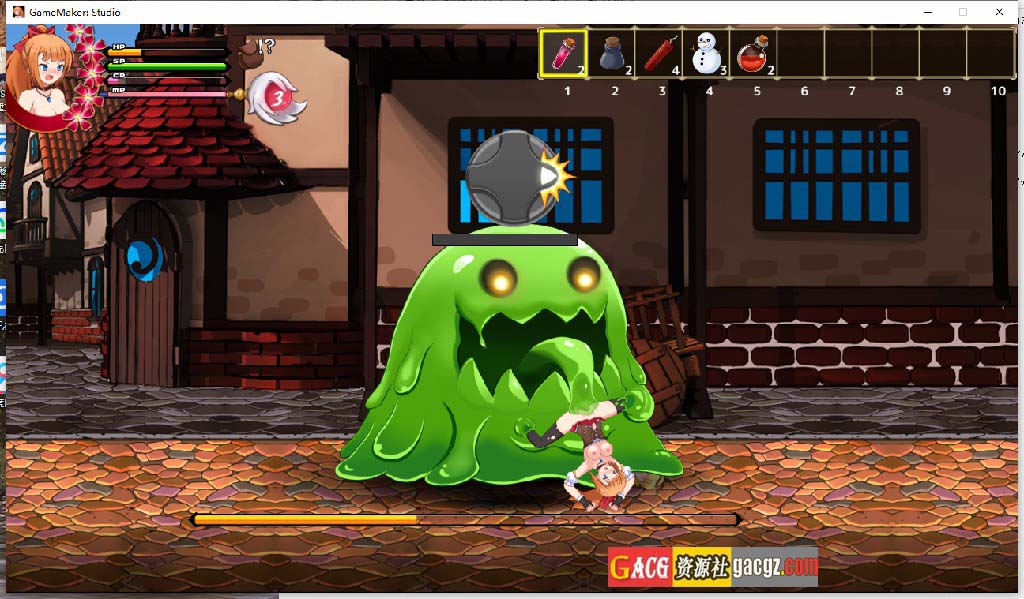Screen dimensions: 1024x599
Task: Minimize the game window
Action: tap(926, 12)
